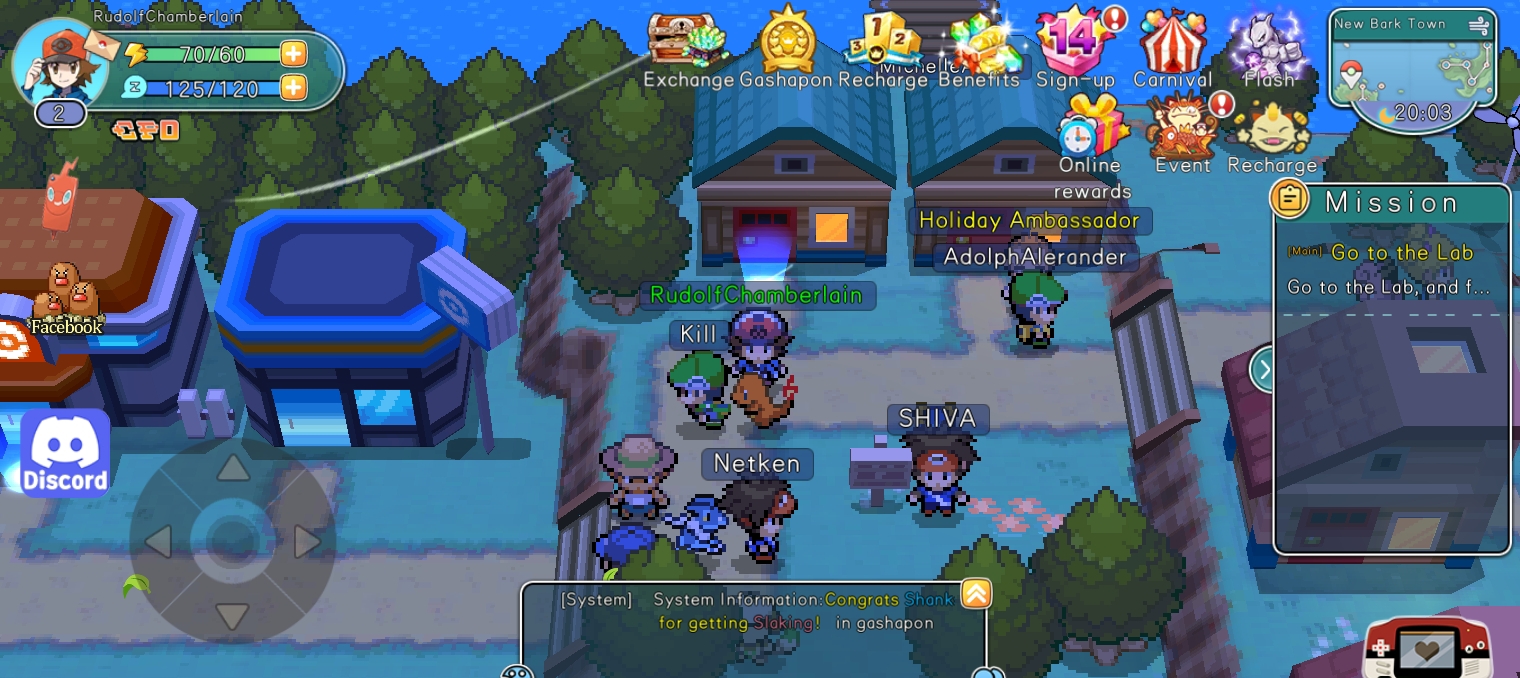The width and height of the screenshot is (1520, 678).
Task: Add stamina with the second plus button
Action: click(293, 88)
